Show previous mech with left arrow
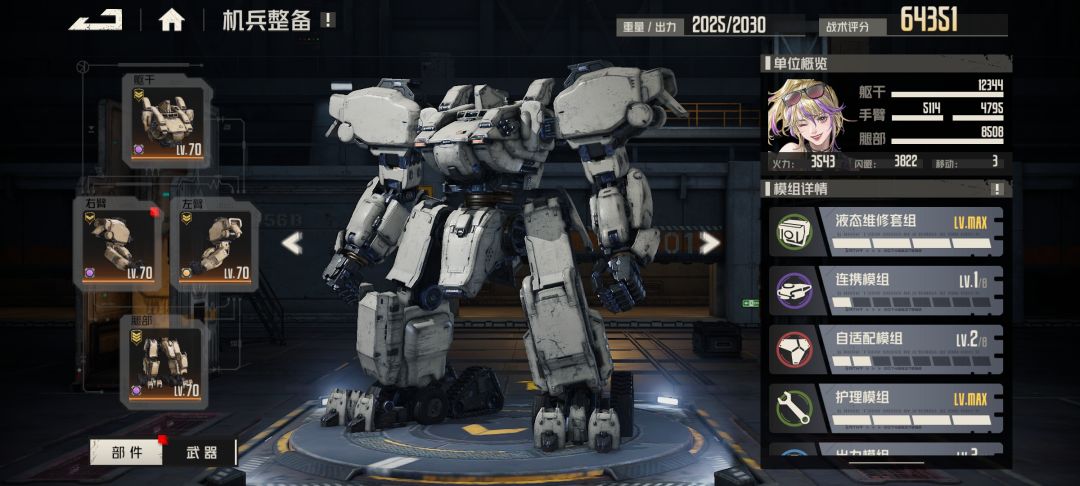 tap(292, 243)
